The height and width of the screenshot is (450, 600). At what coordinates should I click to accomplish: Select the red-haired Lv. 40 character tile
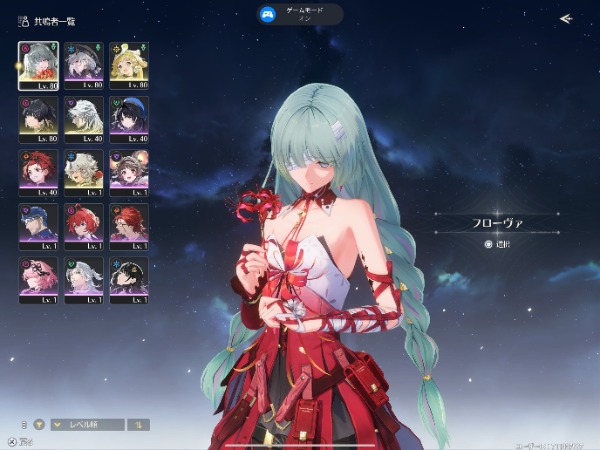coord(38,171)
